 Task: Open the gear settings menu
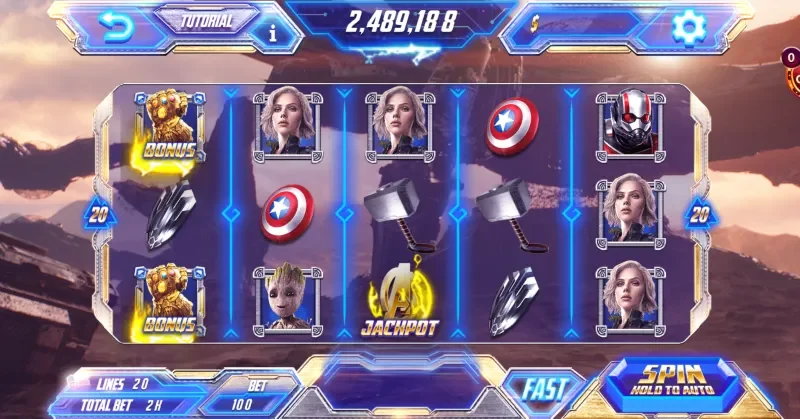click(689, 27)
